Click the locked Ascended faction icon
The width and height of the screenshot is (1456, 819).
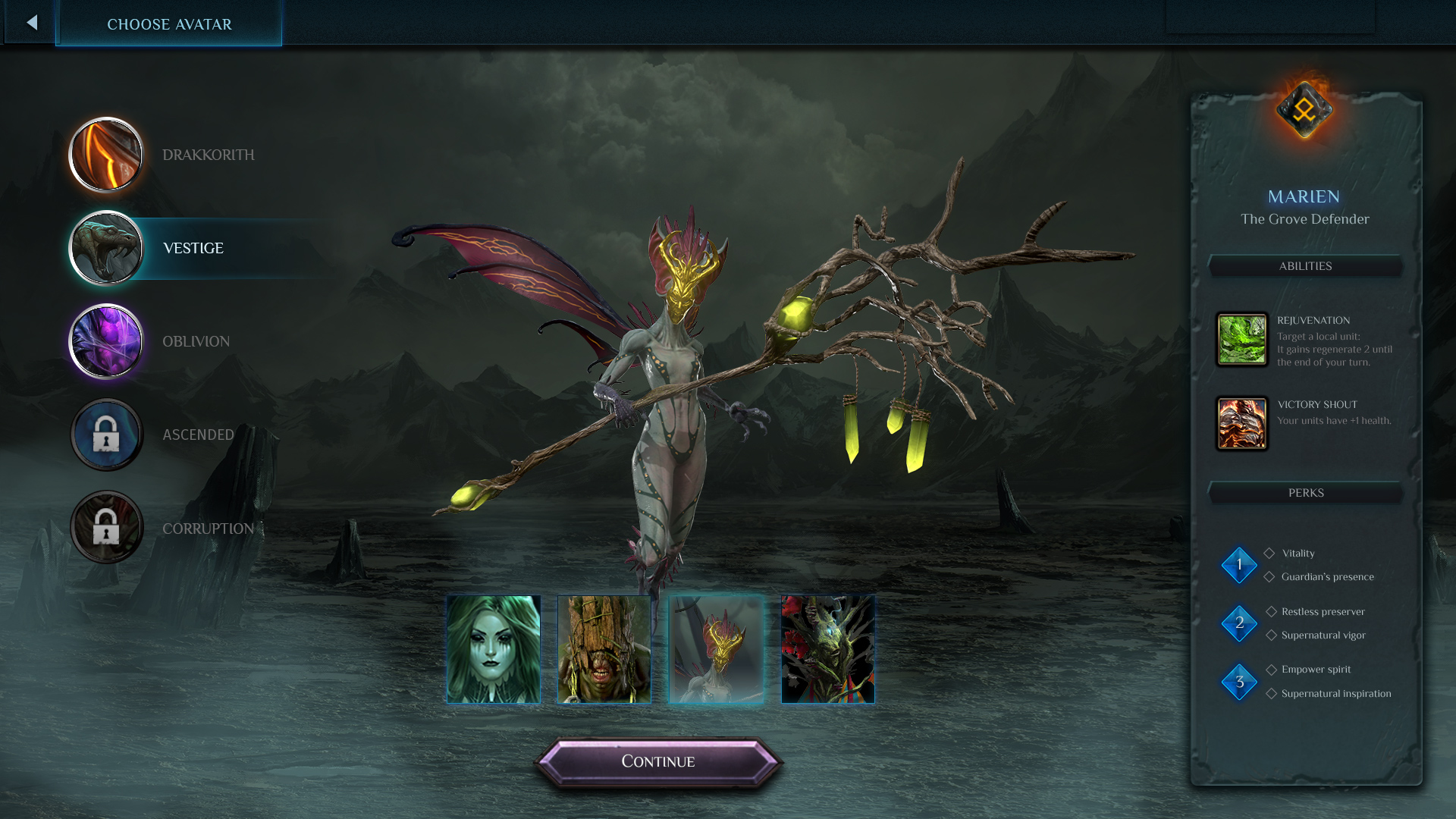[106, 435]
